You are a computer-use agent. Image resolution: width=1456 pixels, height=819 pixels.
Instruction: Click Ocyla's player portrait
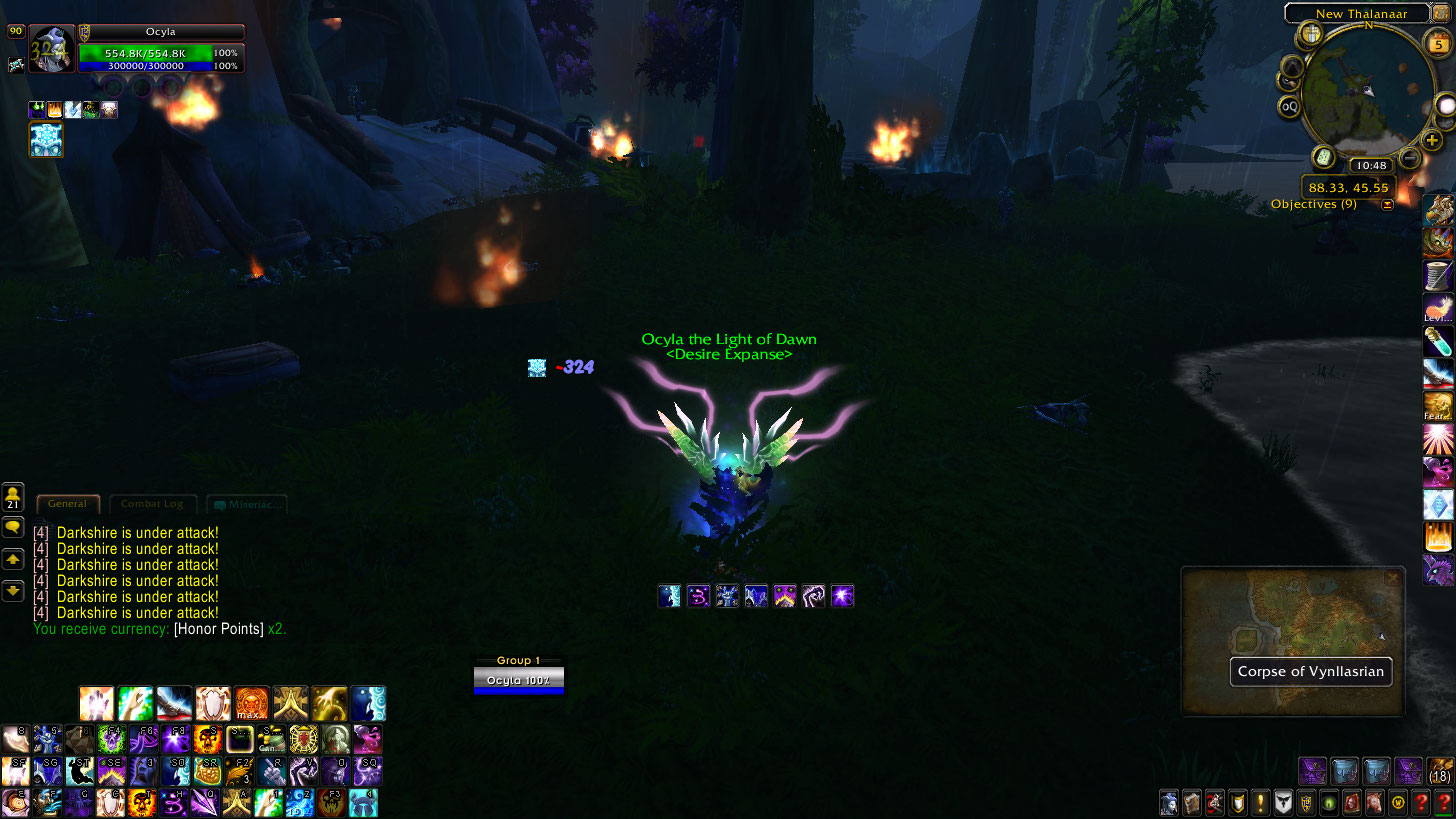pyautogui.click(x=50, y=50)
